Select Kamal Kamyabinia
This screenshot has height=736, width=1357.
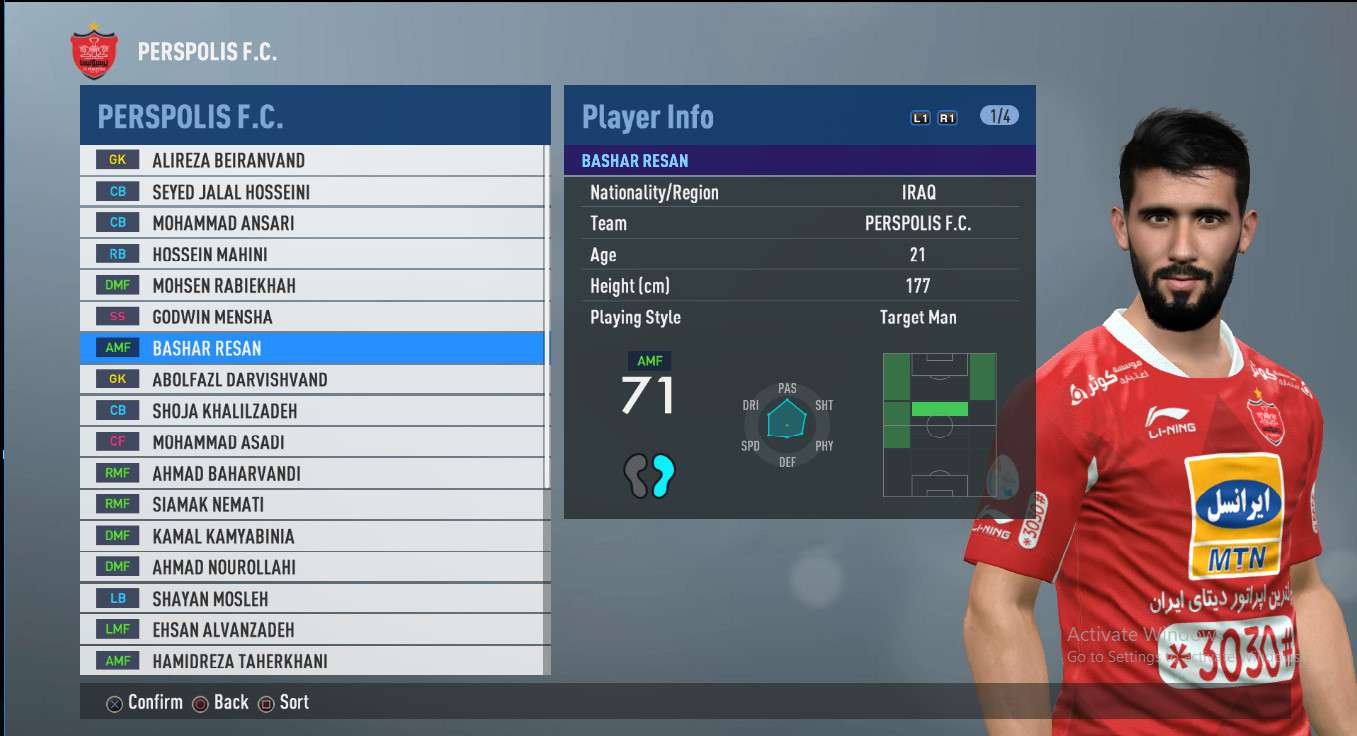pos(223,536)
